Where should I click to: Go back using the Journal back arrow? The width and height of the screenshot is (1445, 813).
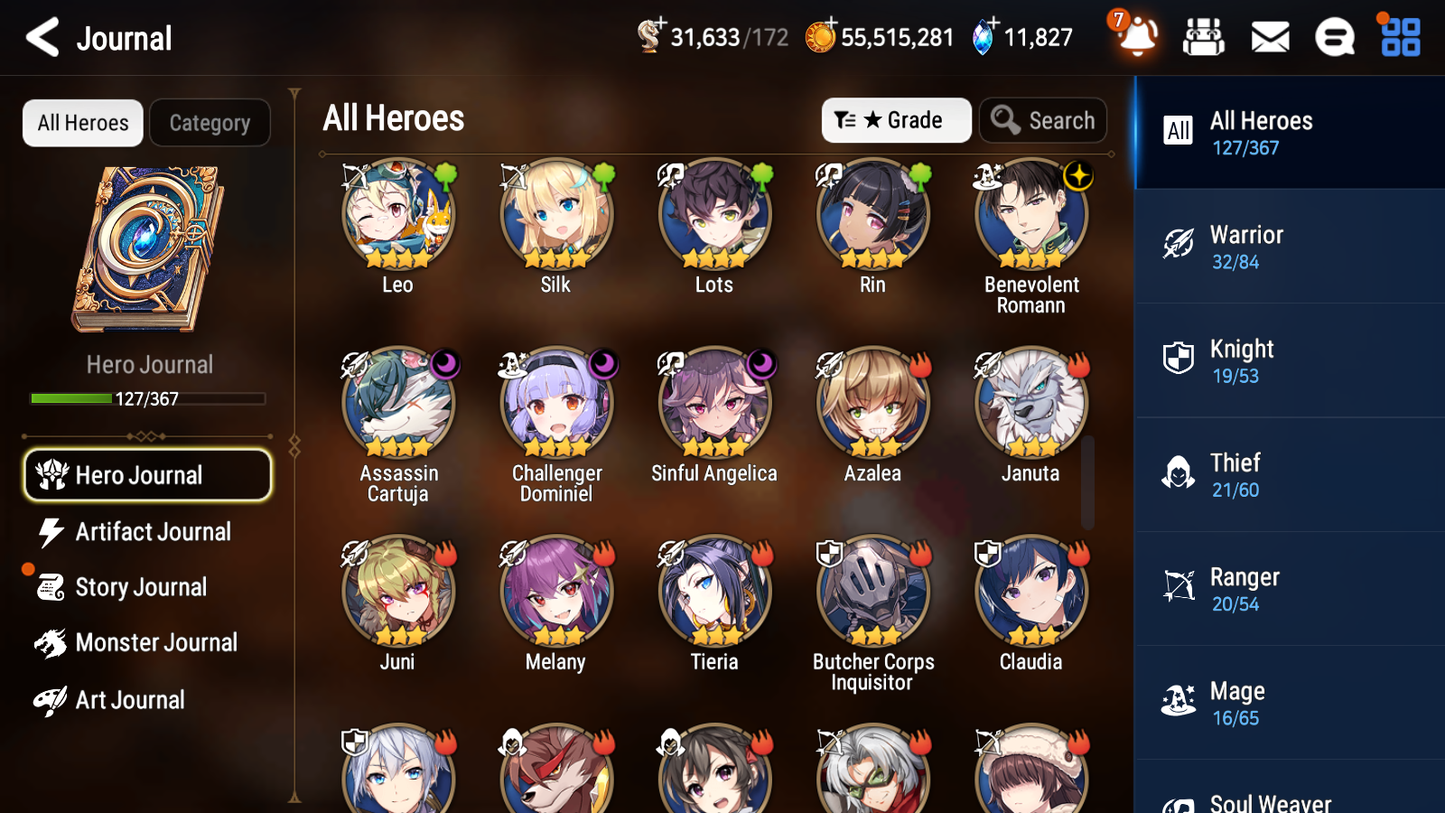click(42, 37)
